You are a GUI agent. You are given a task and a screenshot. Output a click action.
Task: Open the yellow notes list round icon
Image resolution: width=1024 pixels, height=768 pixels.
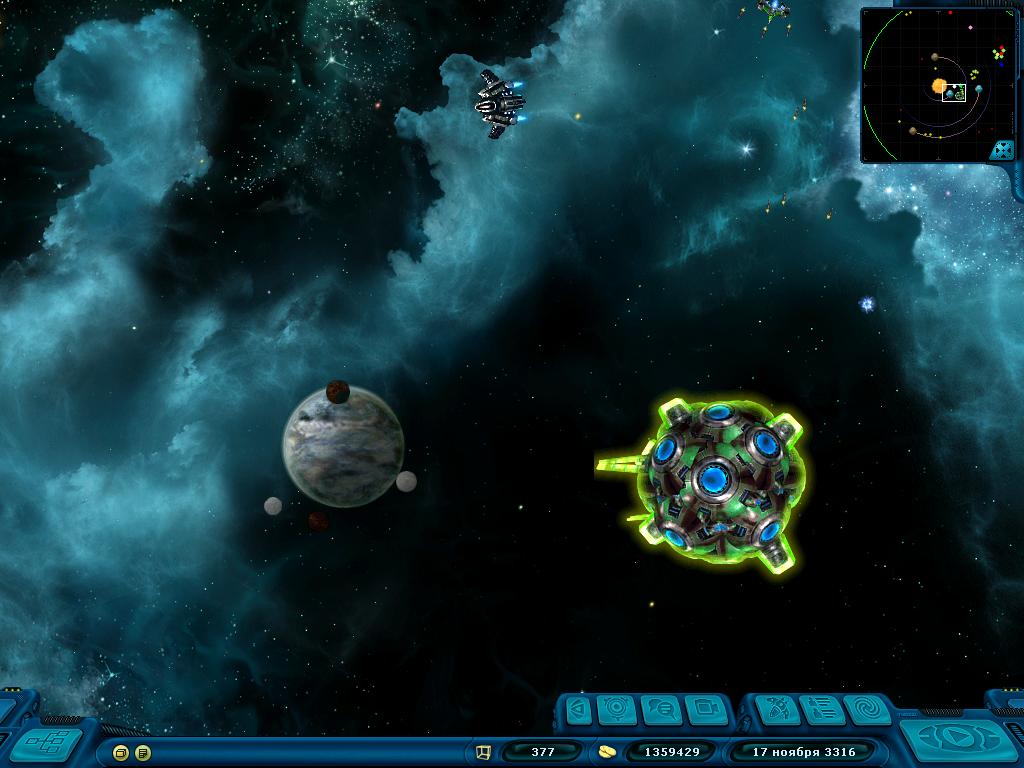[x=143, y=752]
